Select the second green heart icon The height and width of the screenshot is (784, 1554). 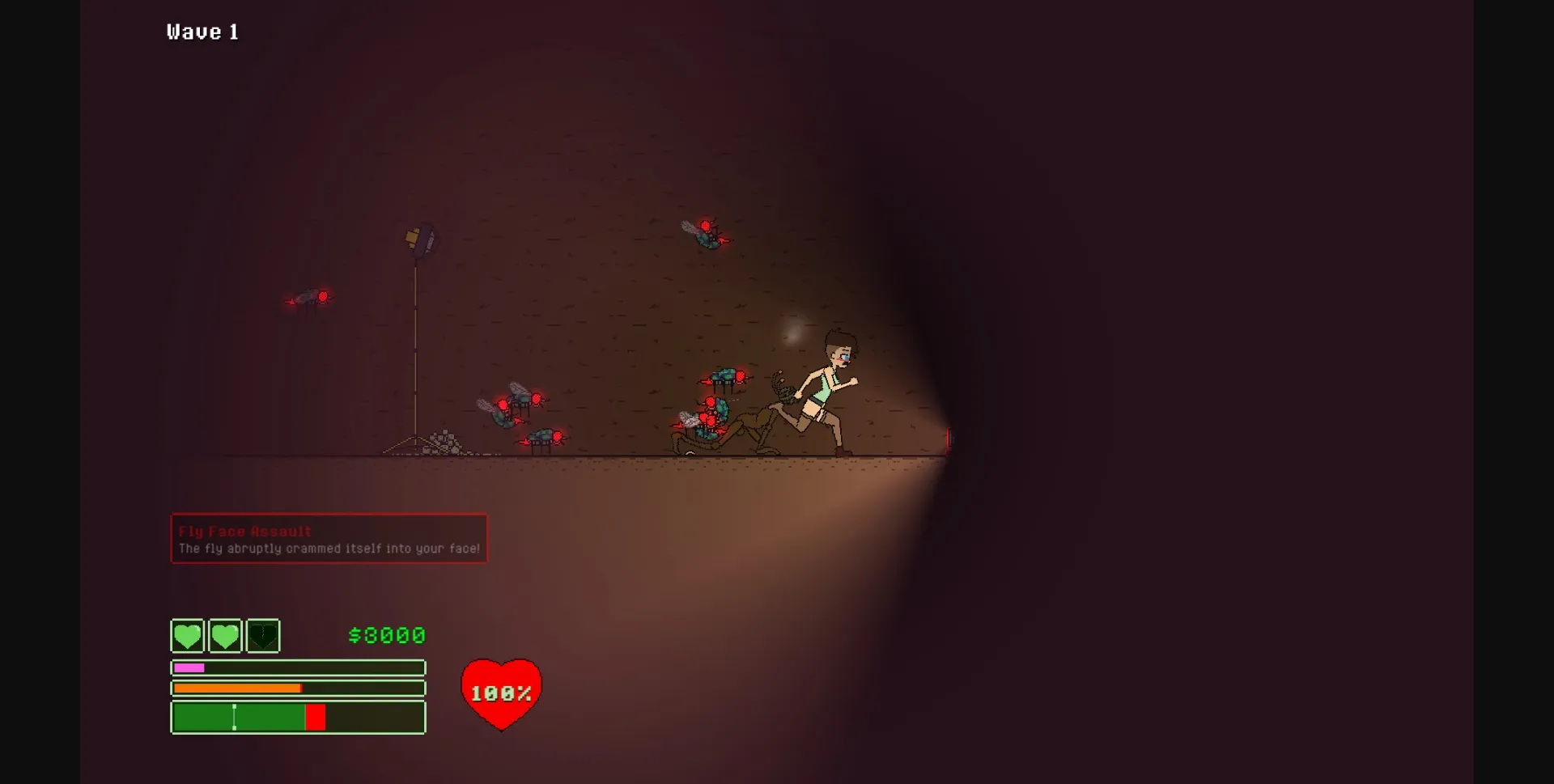coord(225,636)
